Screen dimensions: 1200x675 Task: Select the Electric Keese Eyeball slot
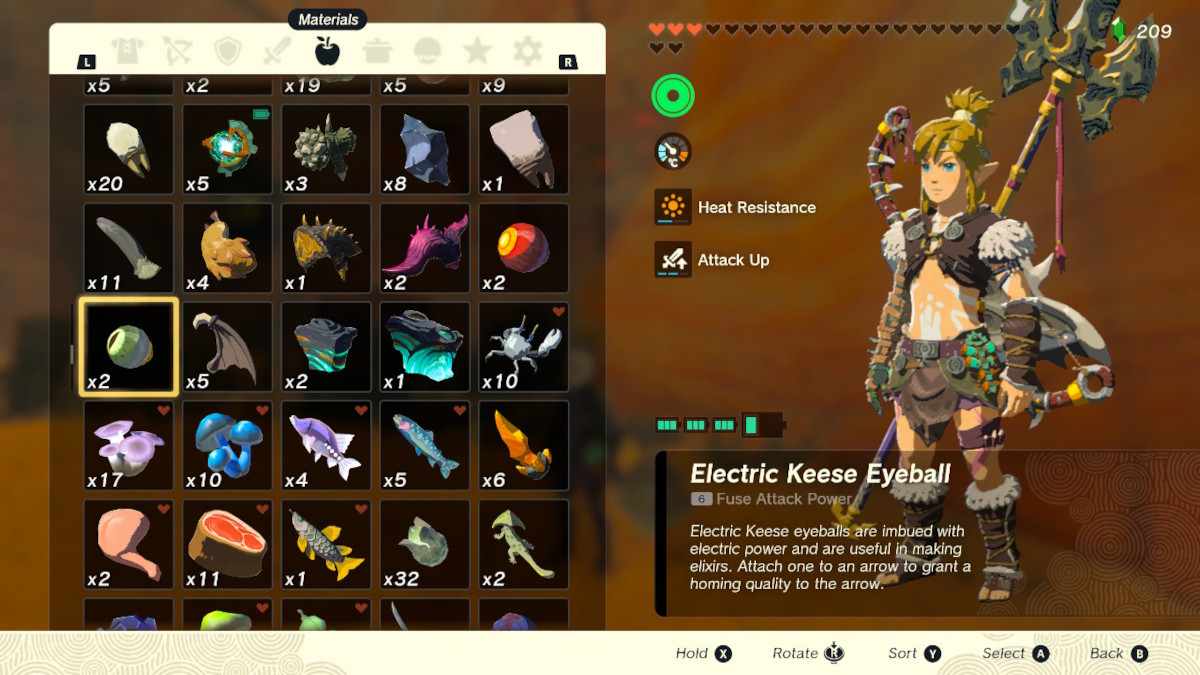coord(128,347)
